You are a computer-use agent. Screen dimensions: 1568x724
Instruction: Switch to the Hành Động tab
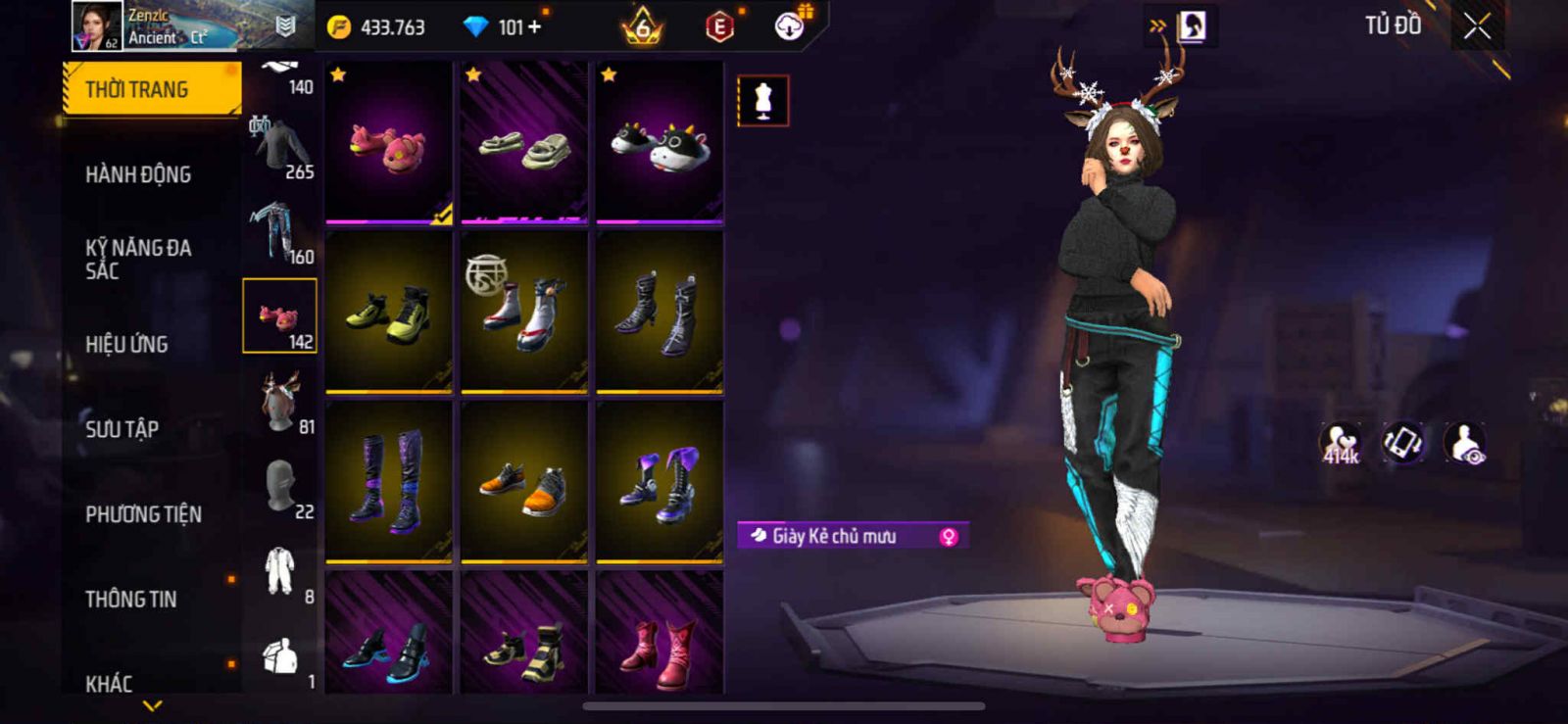[138, 174]
